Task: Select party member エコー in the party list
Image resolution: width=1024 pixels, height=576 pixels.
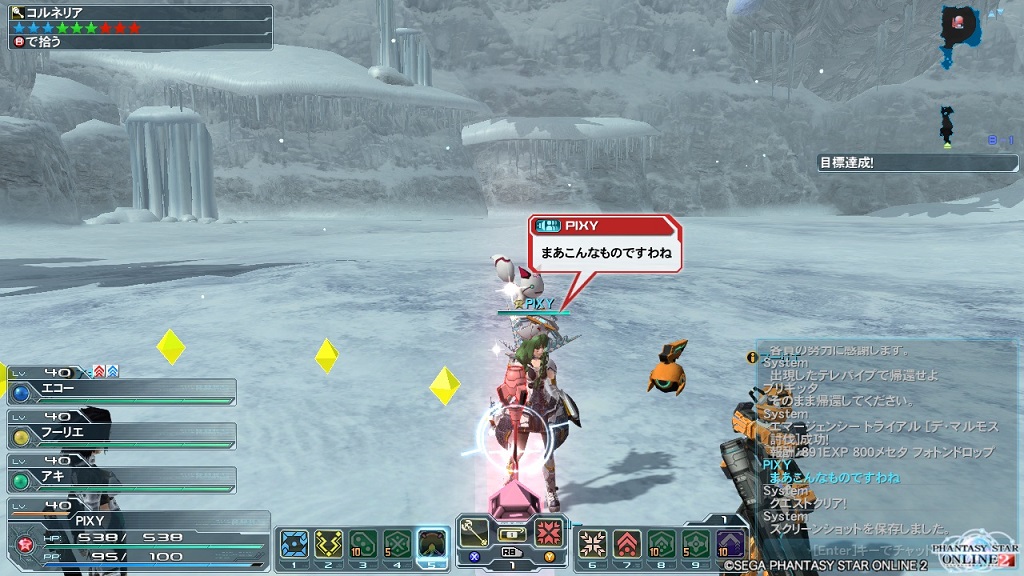Action: click(122, 392)
